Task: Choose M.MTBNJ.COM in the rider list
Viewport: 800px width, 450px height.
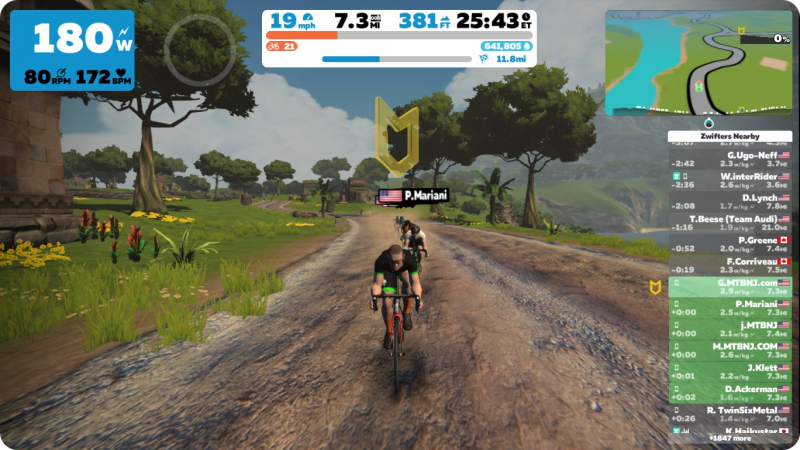Action: point(730,350)
